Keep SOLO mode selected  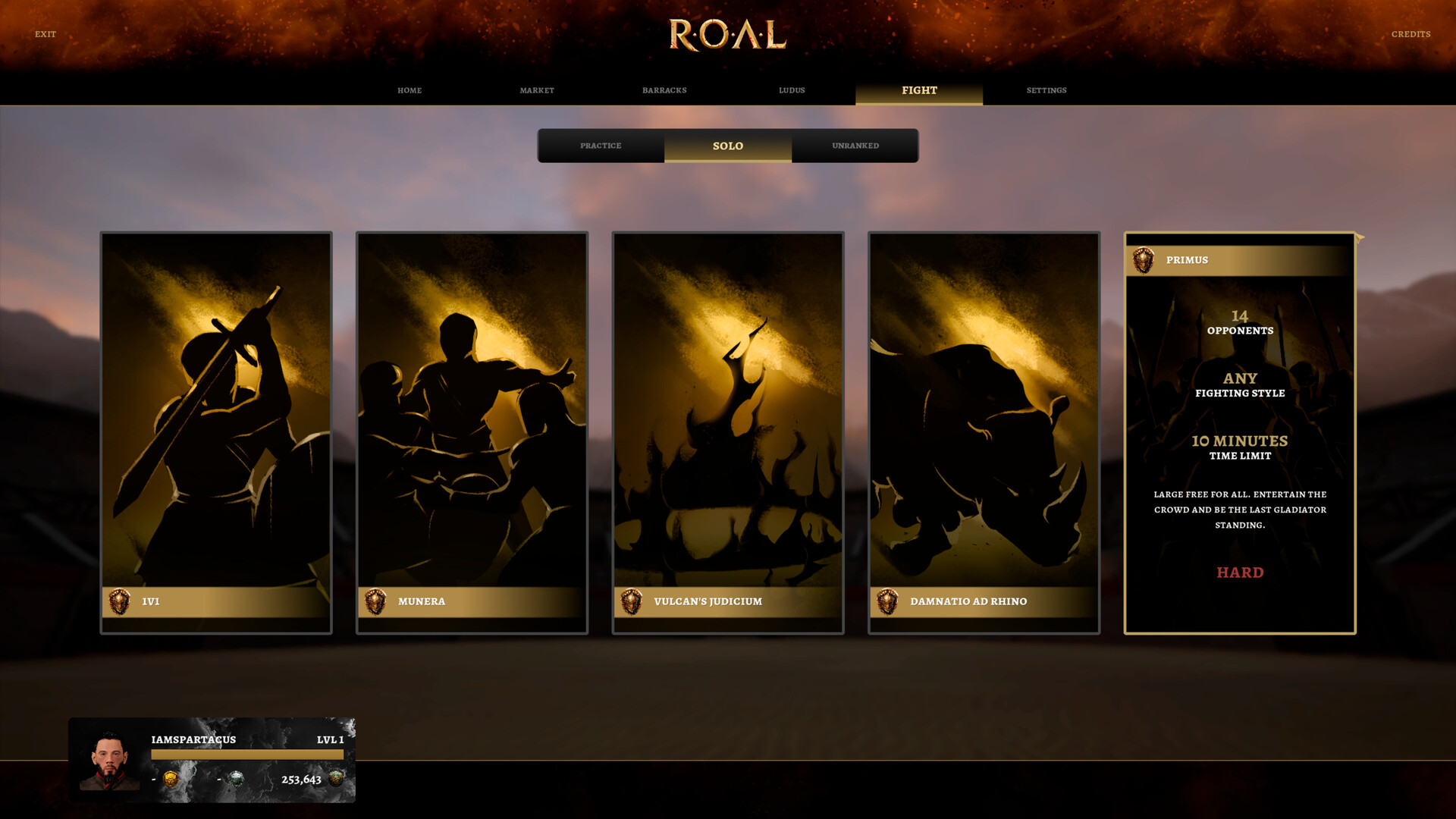point(727,146)
